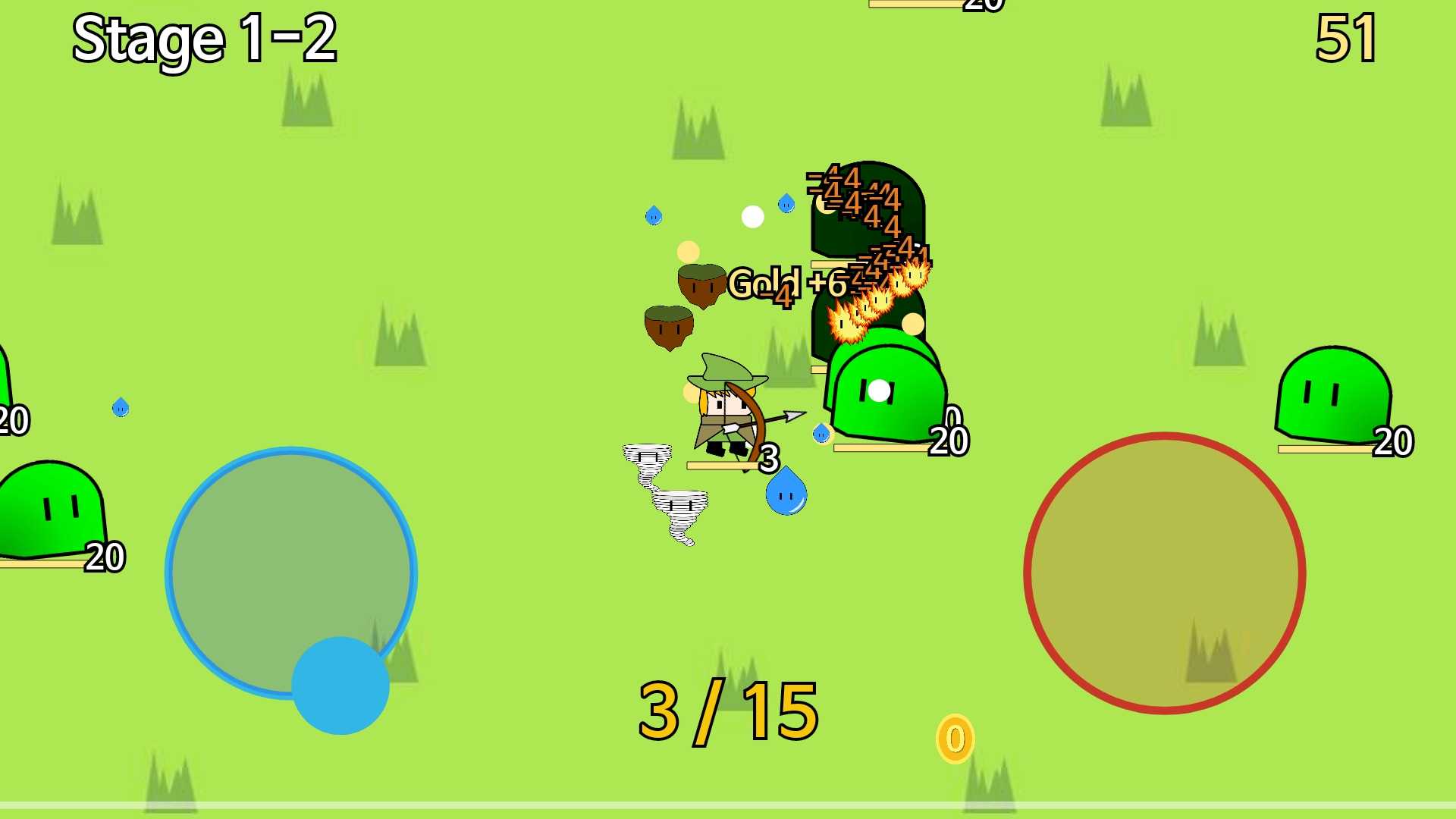Screen dimensions: 1456x819
Task: Click the small water droplet on the left field
Action: (x=120, y=408)
